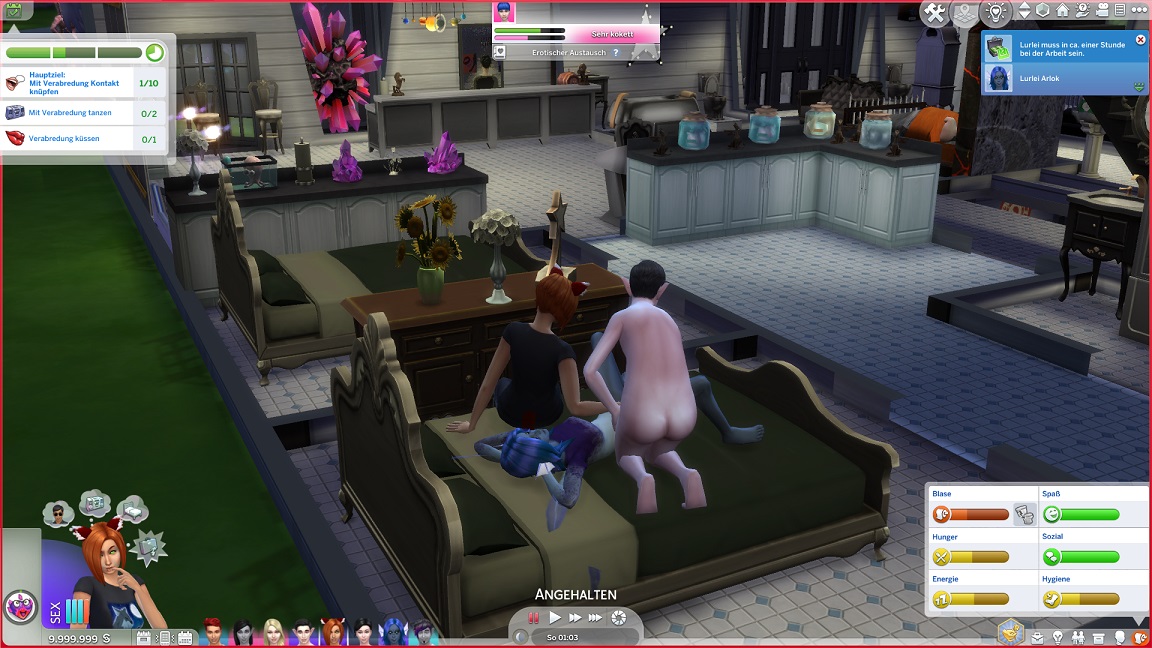Screen dimensions: 1152x648
Task: Click the red pause button
Action: pos(534,618)
